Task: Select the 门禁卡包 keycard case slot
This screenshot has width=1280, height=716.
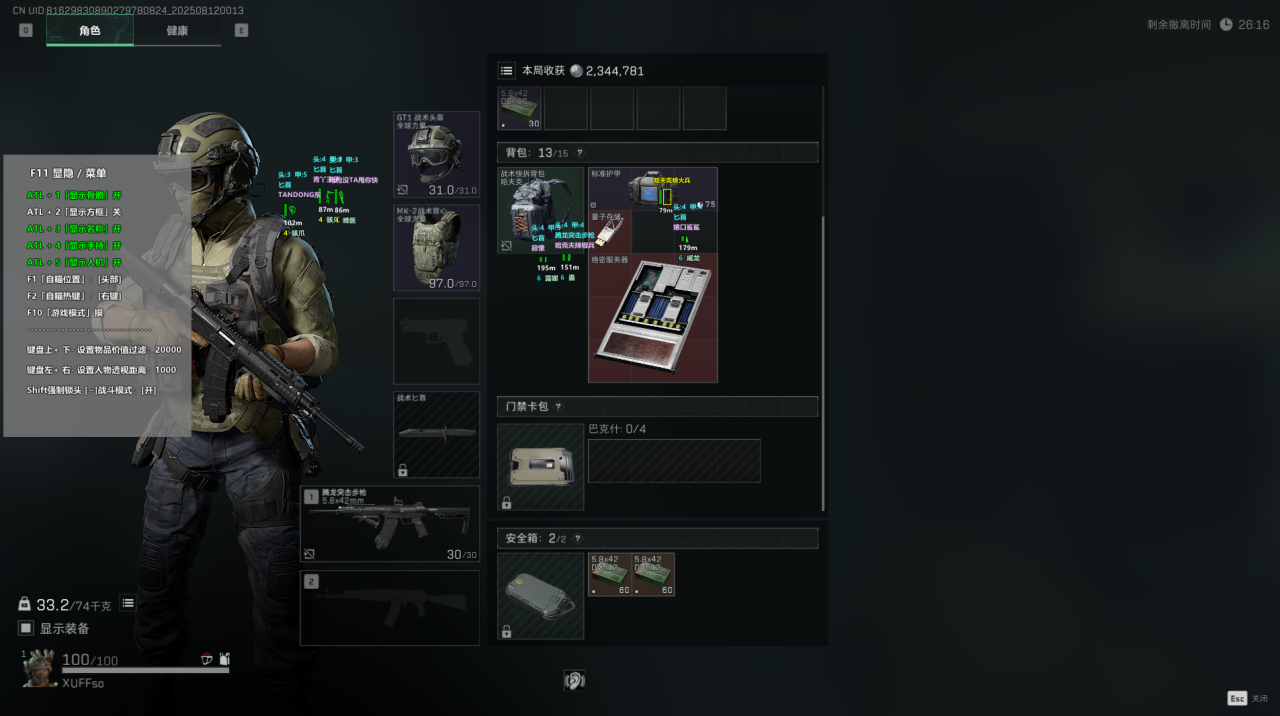Action: pos(540,467)
